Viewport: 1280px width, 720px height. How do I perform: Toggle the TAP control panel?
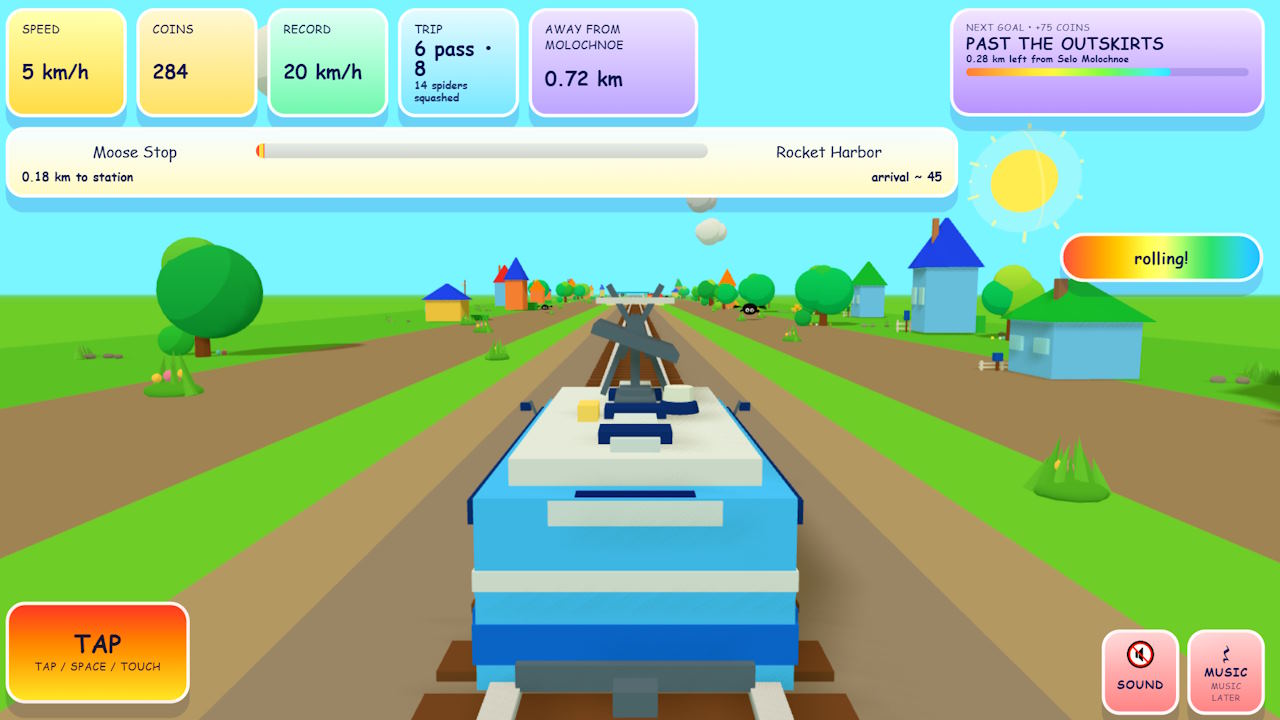(x=97, y=651)
